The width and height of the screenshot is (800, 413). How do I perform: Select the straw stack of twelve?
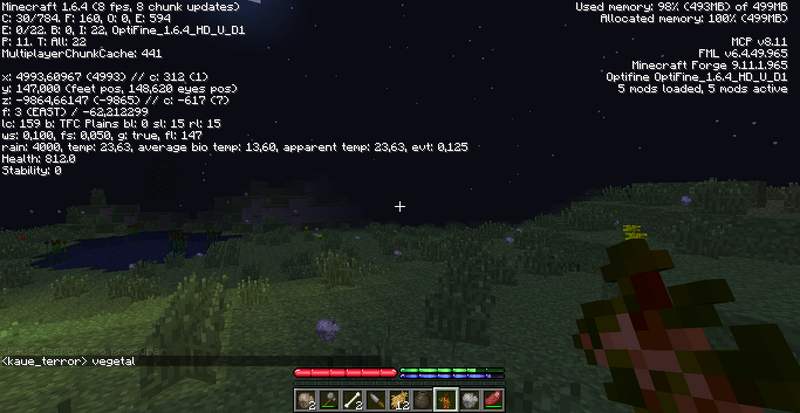[x=399, y=401]
